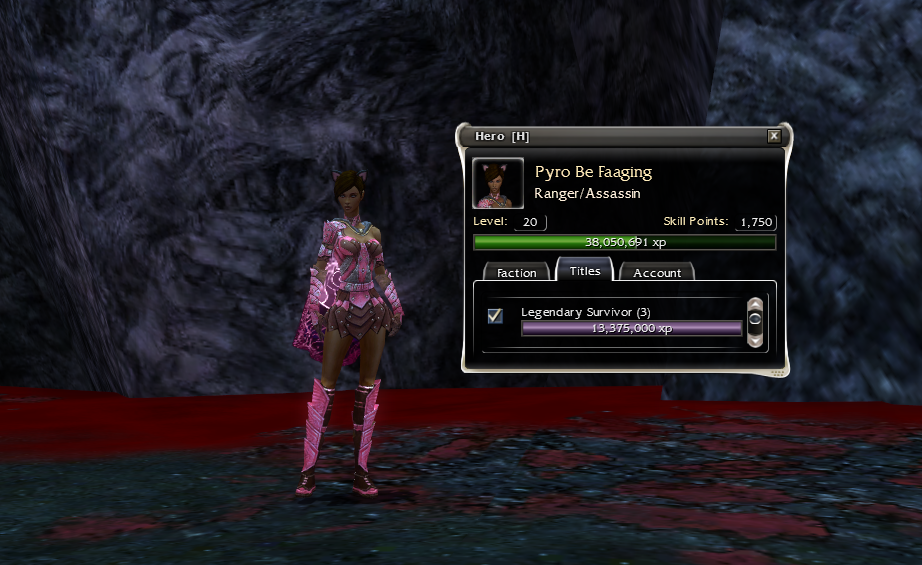Image resolution: width=922 pixels, height=565 pixels.
Task: Close the Hero panel
Action: pos(774,136)
